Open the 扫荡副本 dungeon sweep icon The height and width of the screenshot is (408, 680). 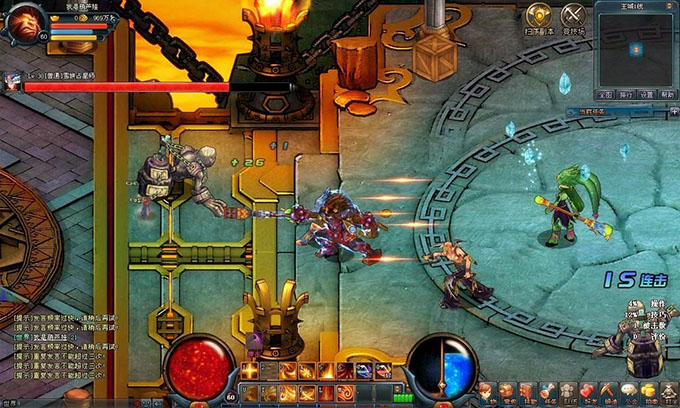(x=538, y=15)
